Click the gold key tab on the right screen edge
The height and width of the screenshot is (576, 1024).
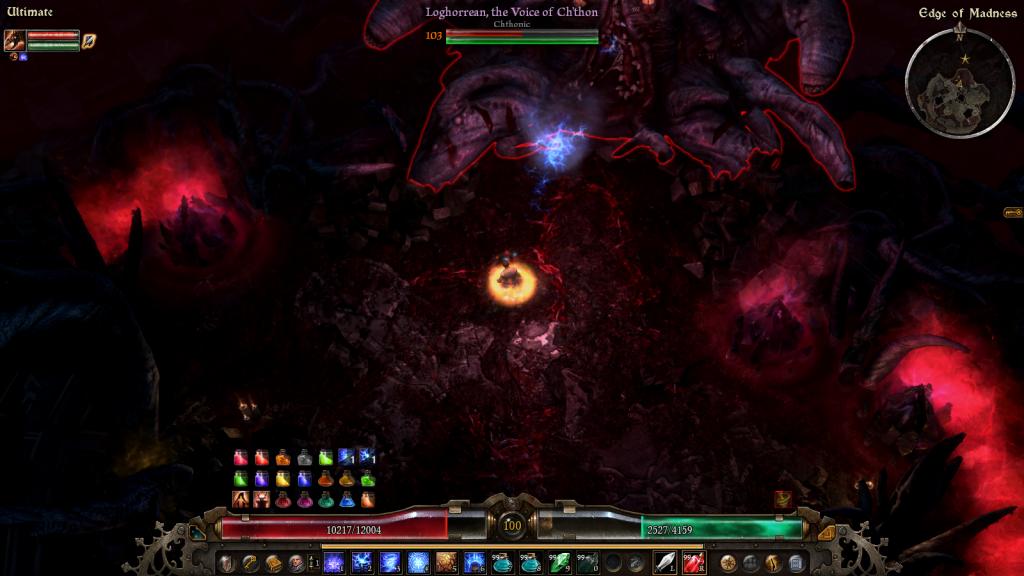click(x=1013, y=212)
